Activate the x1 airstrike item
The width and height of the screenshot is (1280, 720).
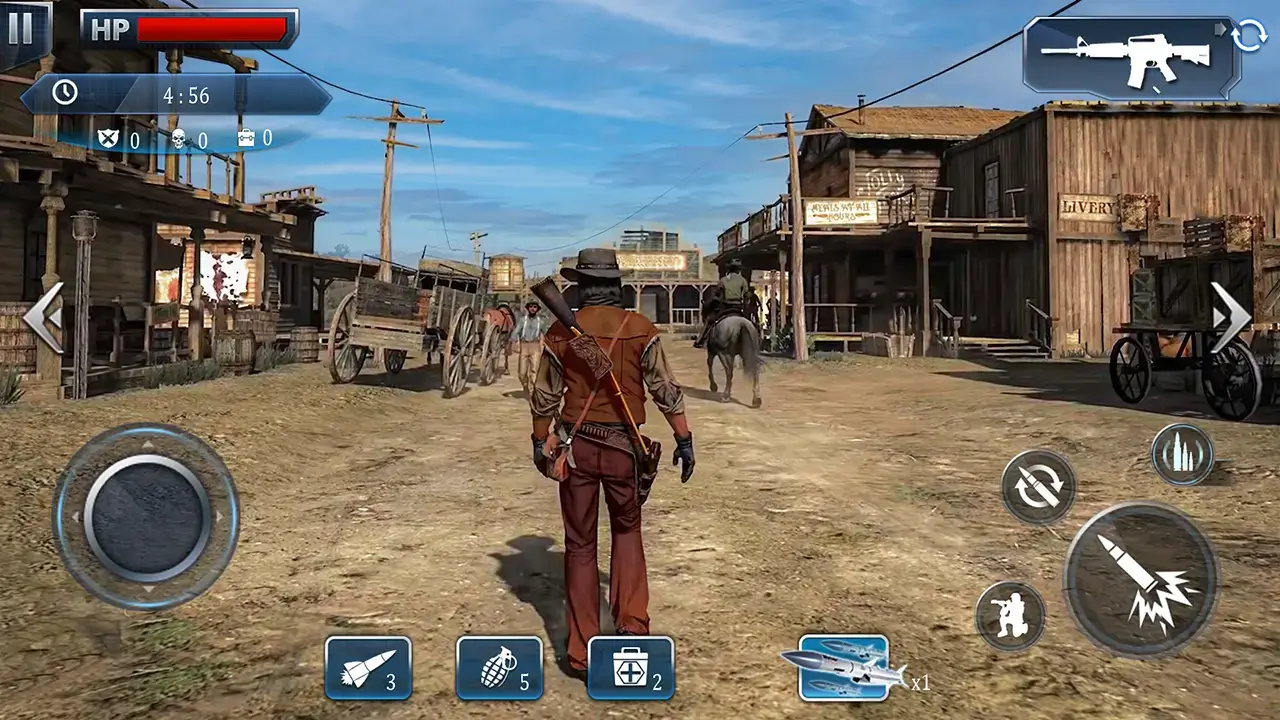[x=845, y=670]
